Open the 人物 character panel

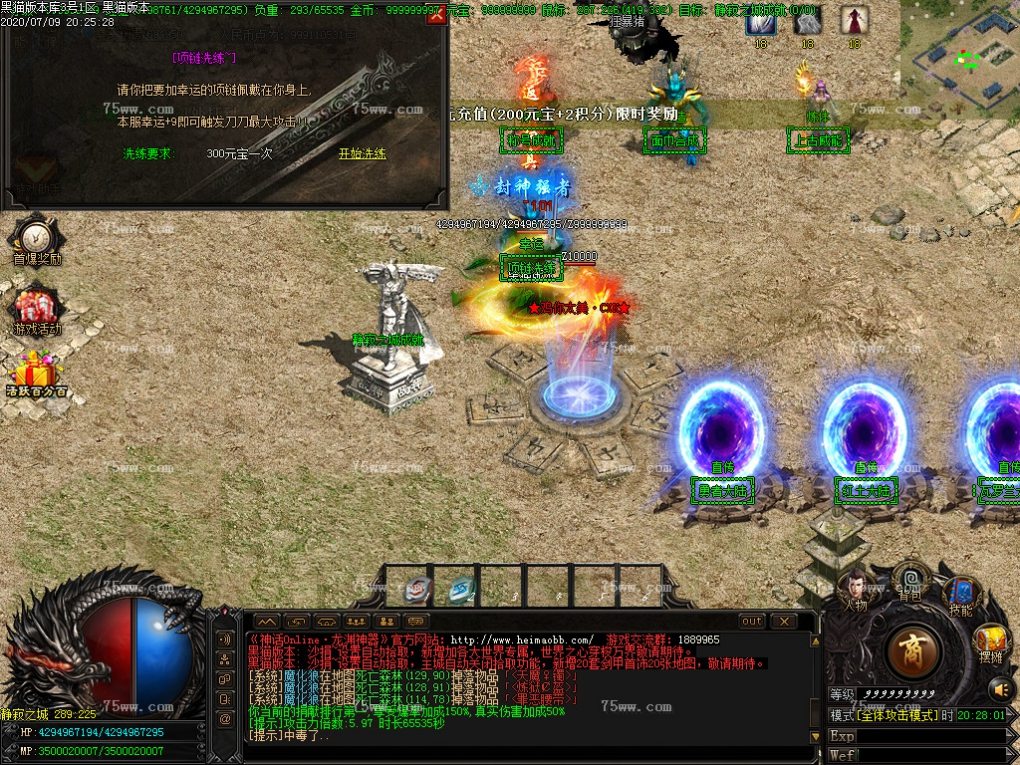point(854,590)
